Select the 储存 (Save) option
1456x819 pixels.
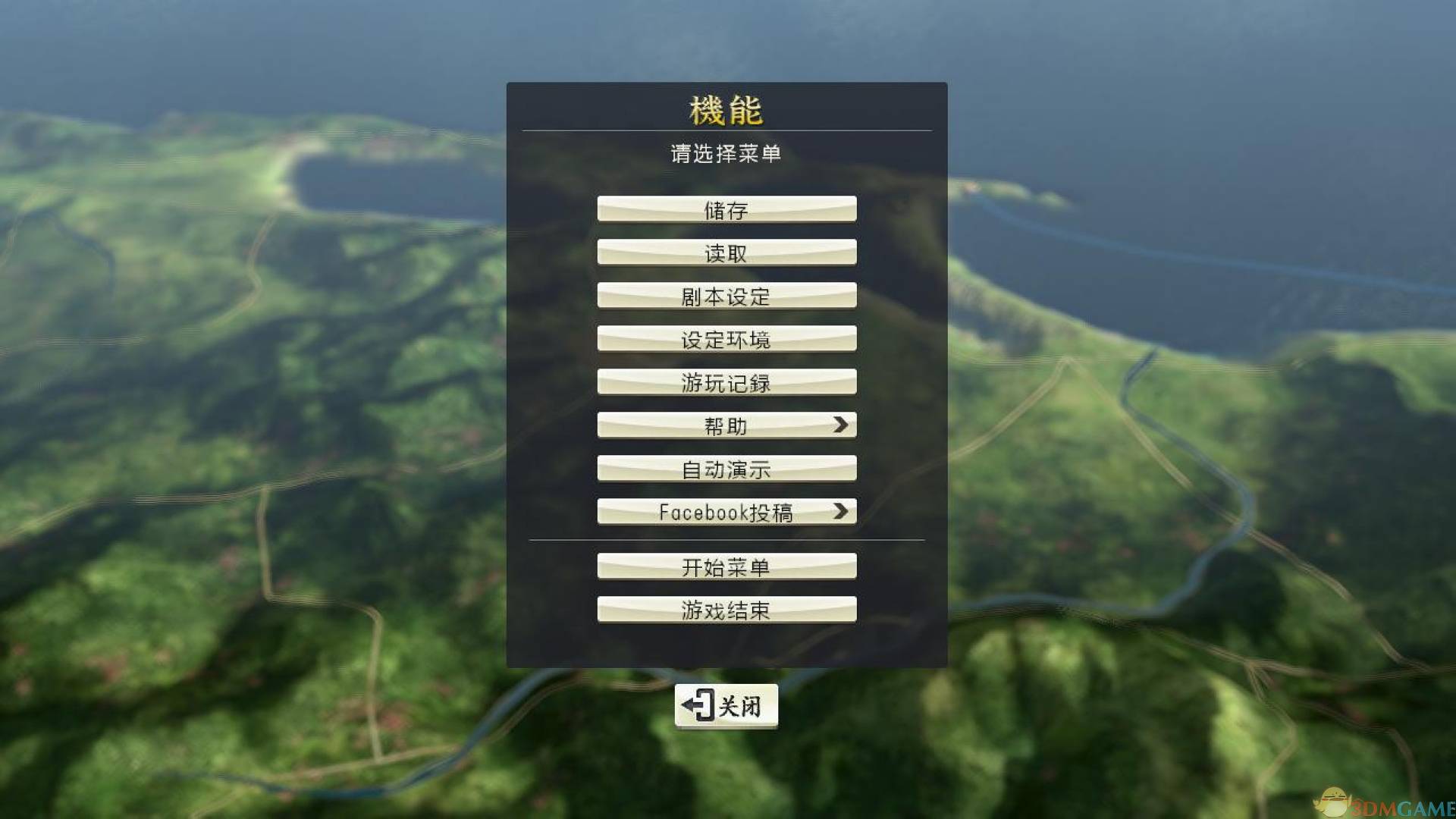coord(726,210)
